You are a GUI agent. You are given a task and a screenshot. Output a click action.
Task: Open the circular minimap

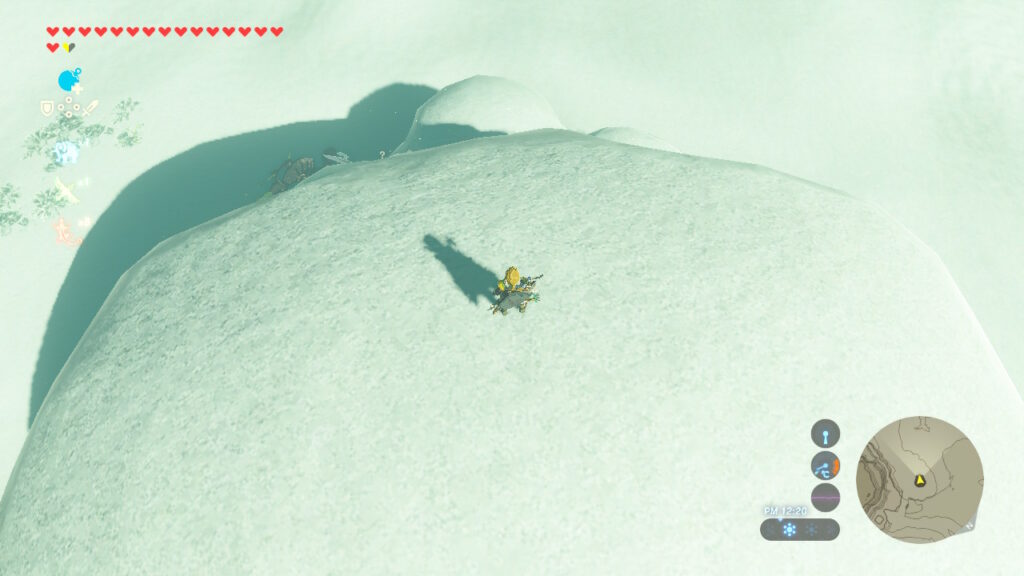pos(920,480)
